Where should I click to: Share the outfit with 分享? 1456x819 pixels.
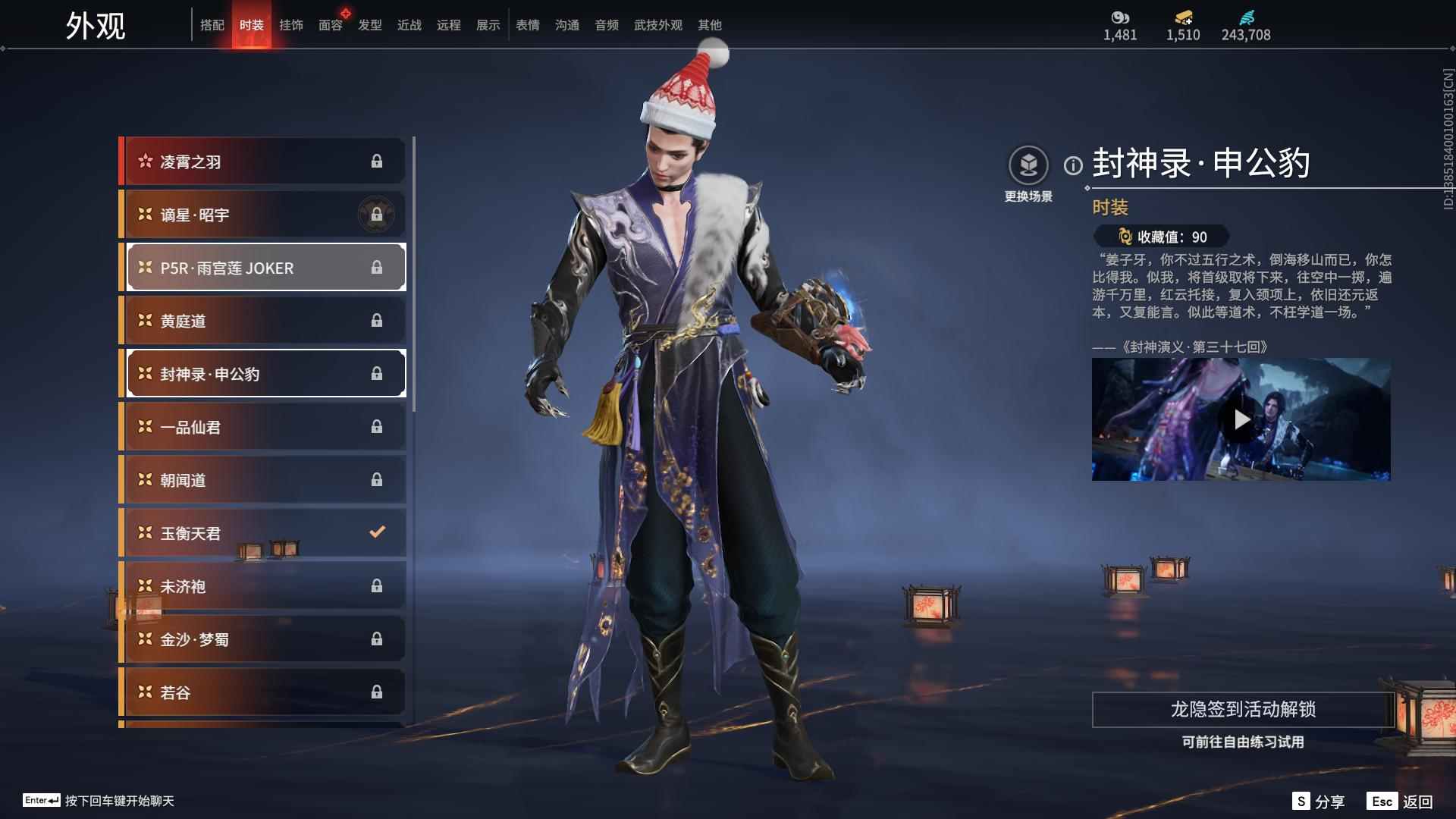[1319, 802]
